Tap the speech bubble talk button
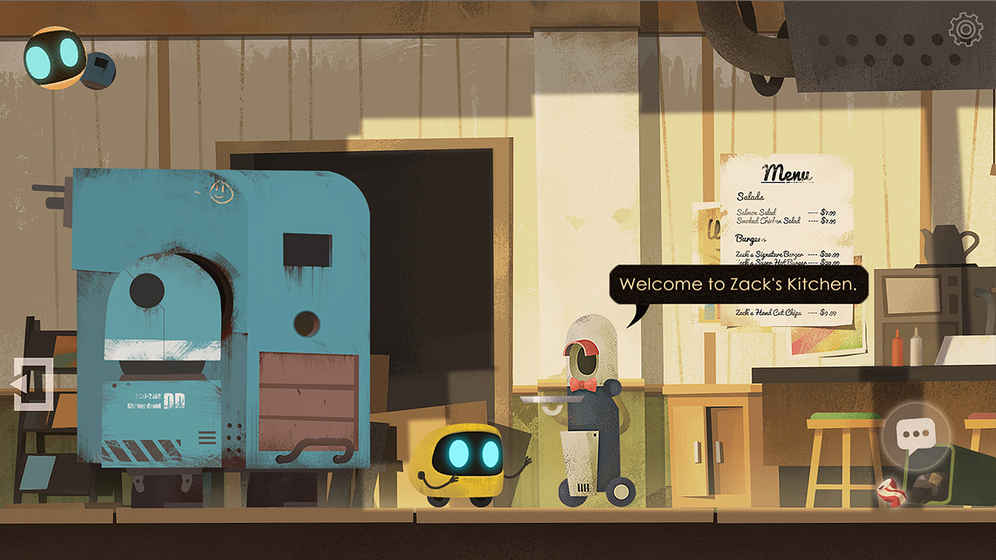Viewport: 996px width, 560px height. pos(917,435)
